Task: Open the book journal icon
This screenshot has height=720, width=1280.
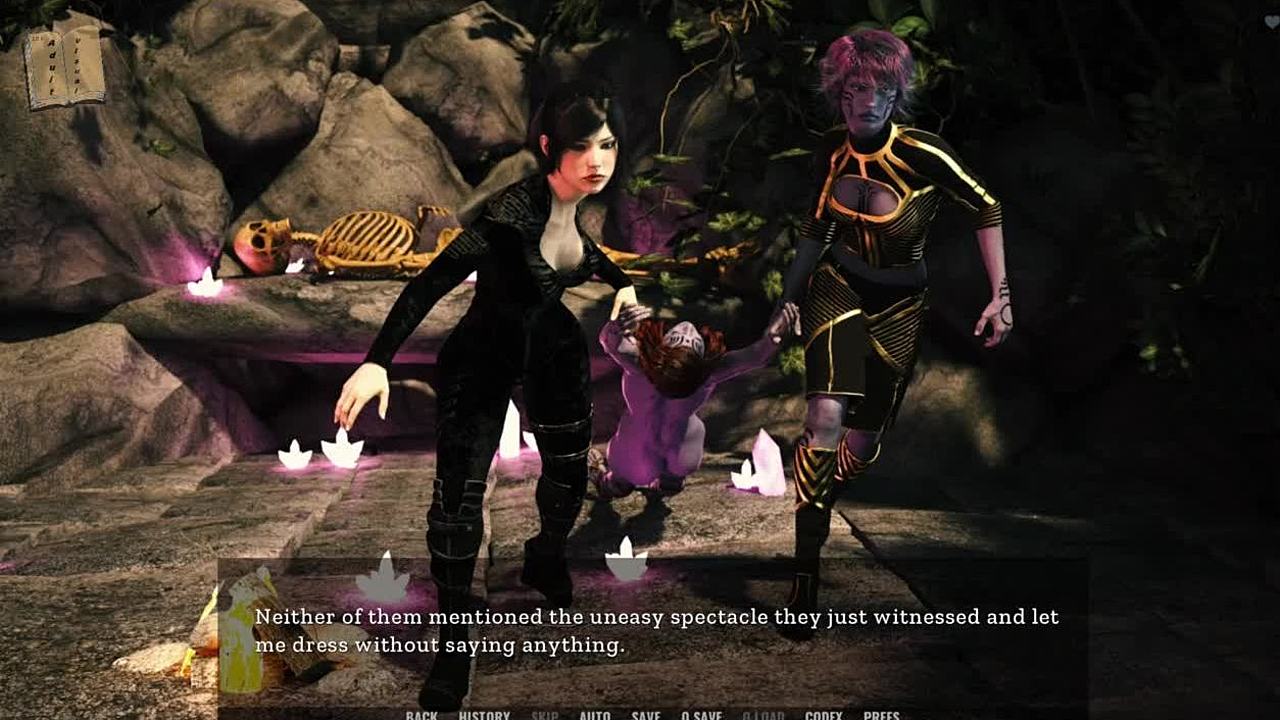Action: tap(65, 68)
